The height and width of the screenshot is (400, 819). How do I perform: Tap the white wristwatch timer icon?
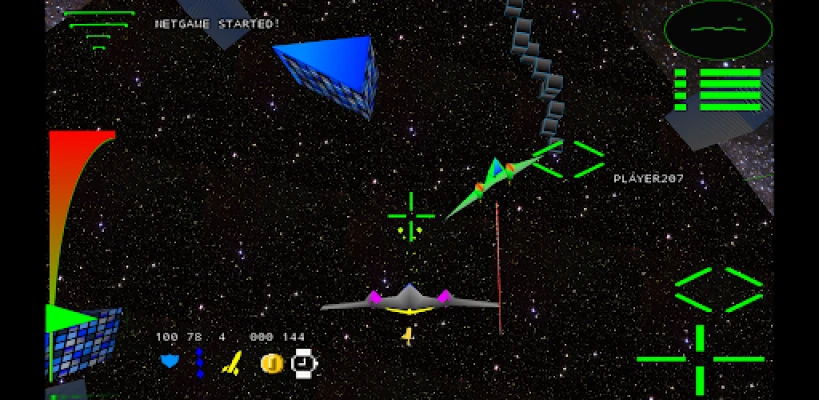(x=304, y=363)
